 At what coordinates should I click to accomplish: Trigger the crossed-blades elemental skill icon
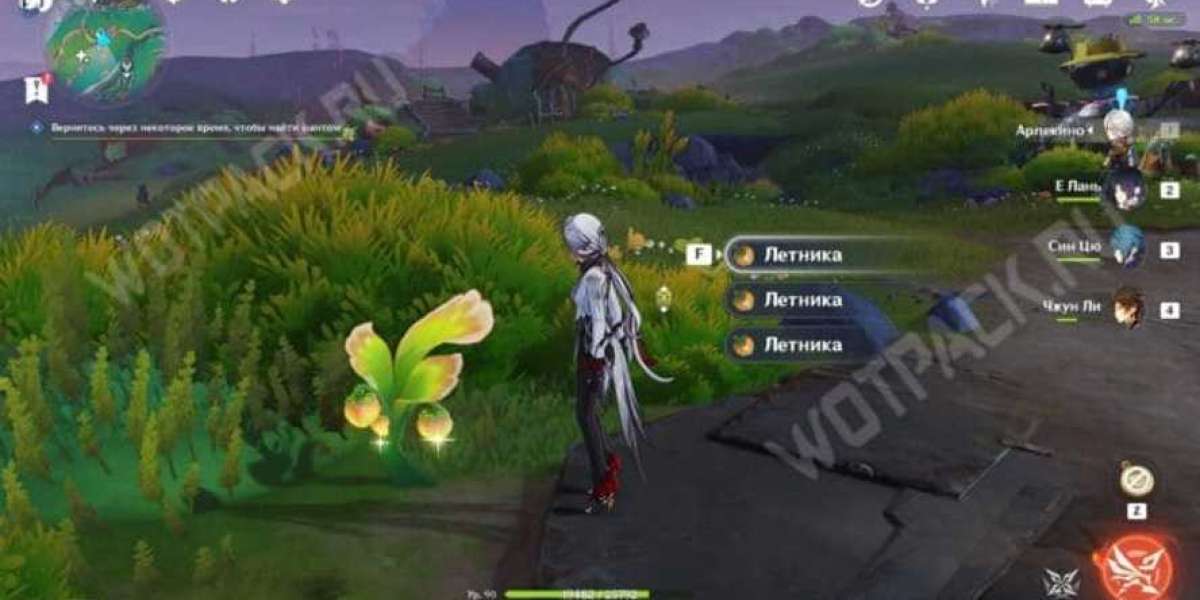pos(1060,583)
